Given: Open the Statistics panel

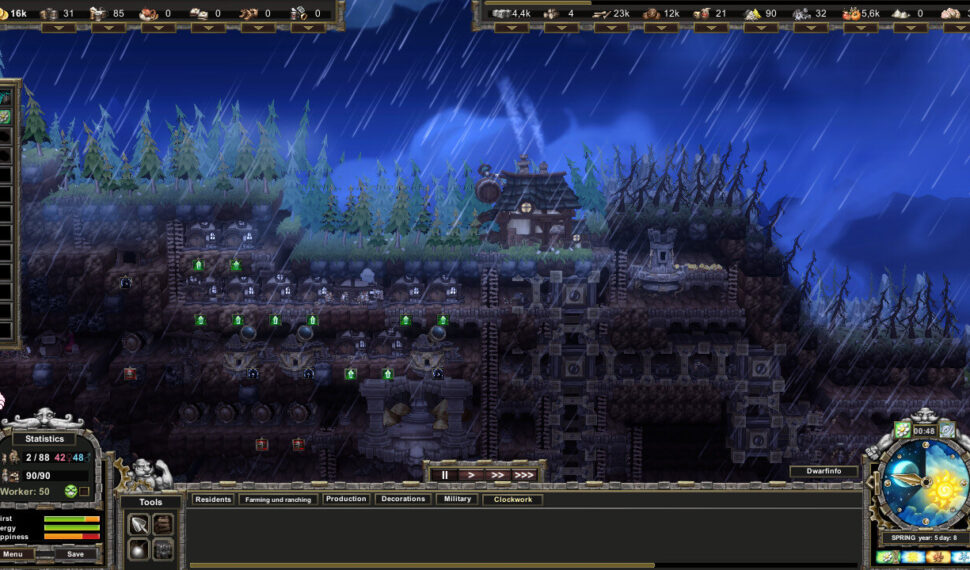Looking at the screenshot, I should [x=44, y=438].
